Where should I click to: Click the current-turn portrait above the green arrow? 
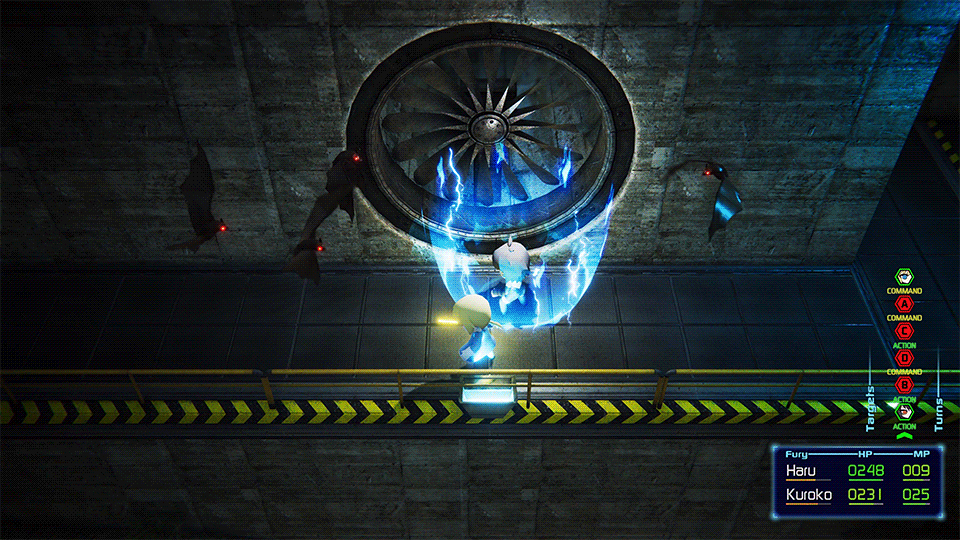tap(905, 410)
